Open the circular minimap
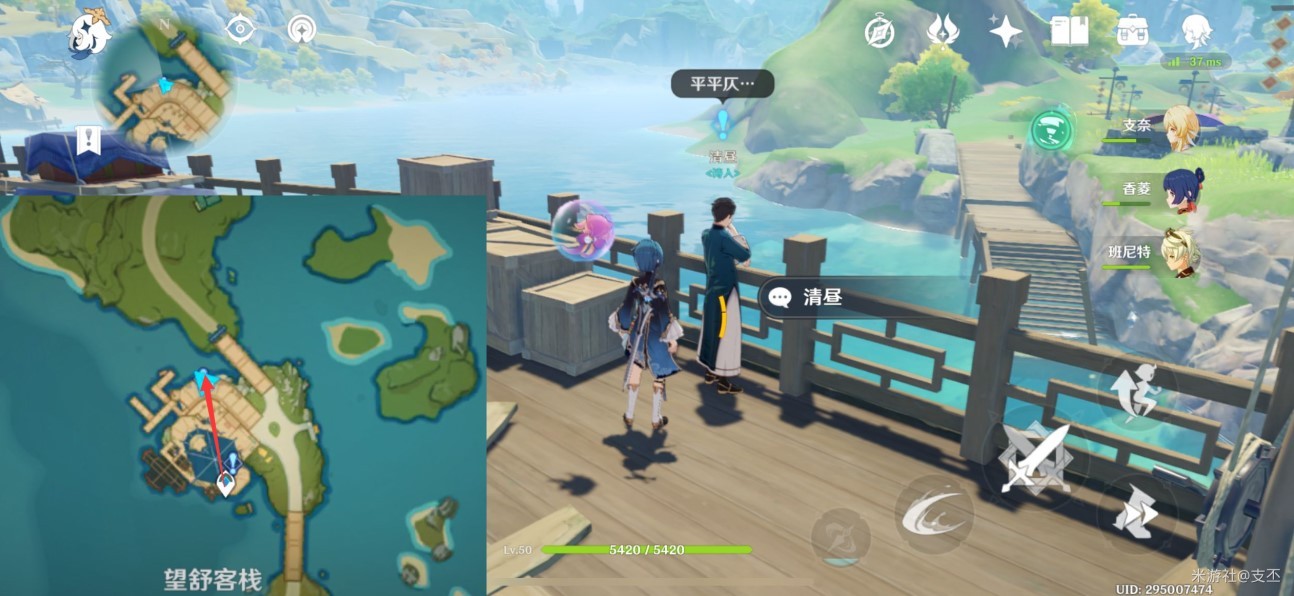Screen dimensions: 1294x596 pos(165,88)
